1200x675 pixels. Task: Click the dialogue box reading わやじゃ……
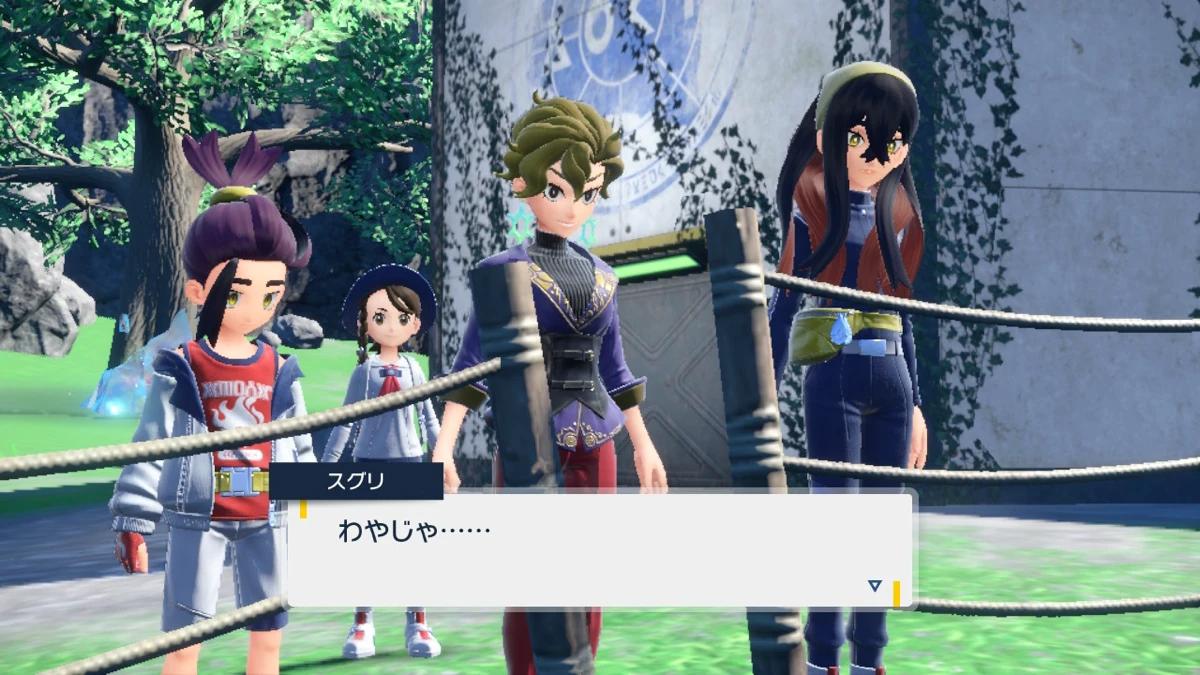[600, 549]
